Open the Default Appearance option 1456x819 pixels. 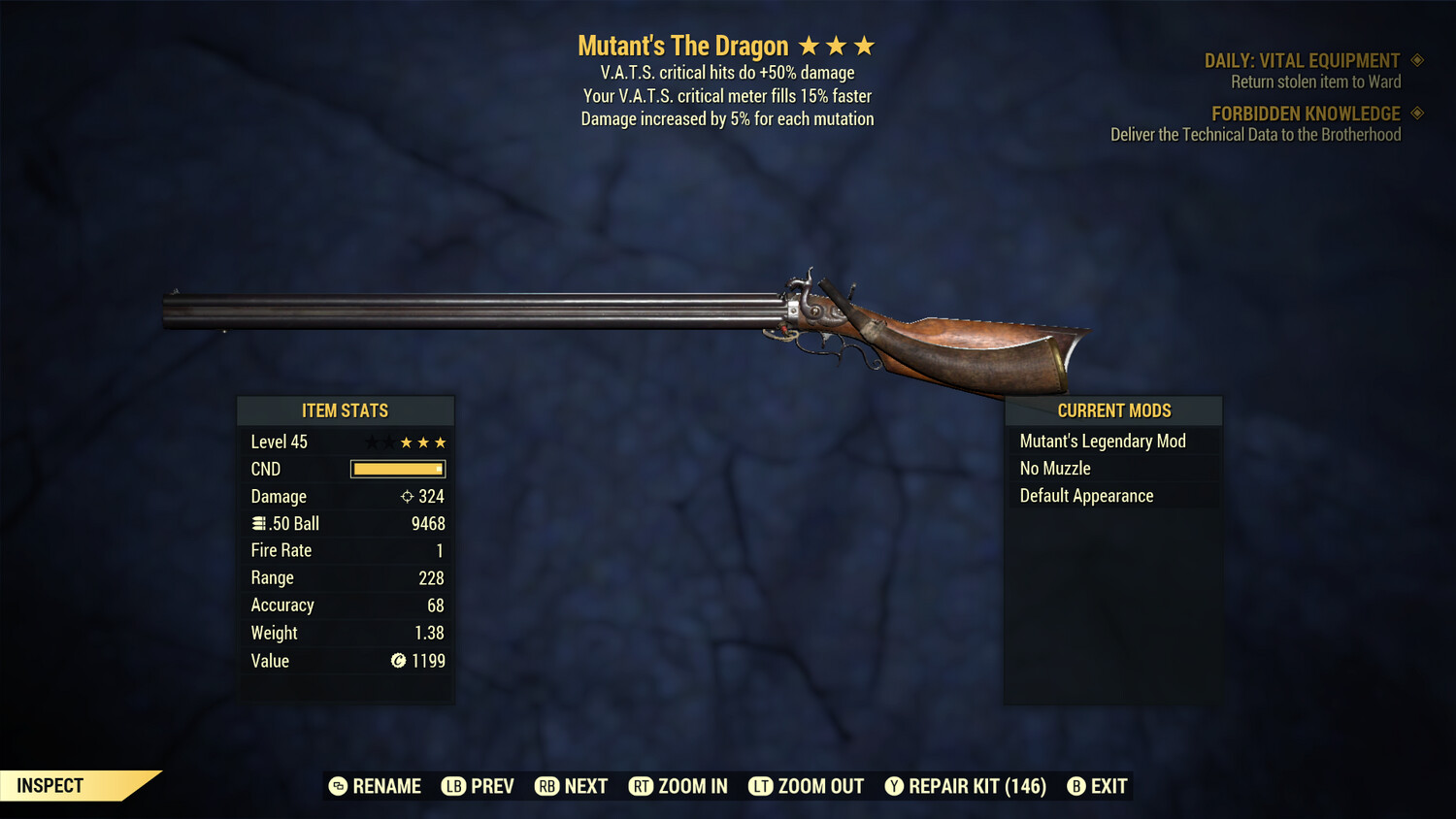click(x=1086, y=495)
